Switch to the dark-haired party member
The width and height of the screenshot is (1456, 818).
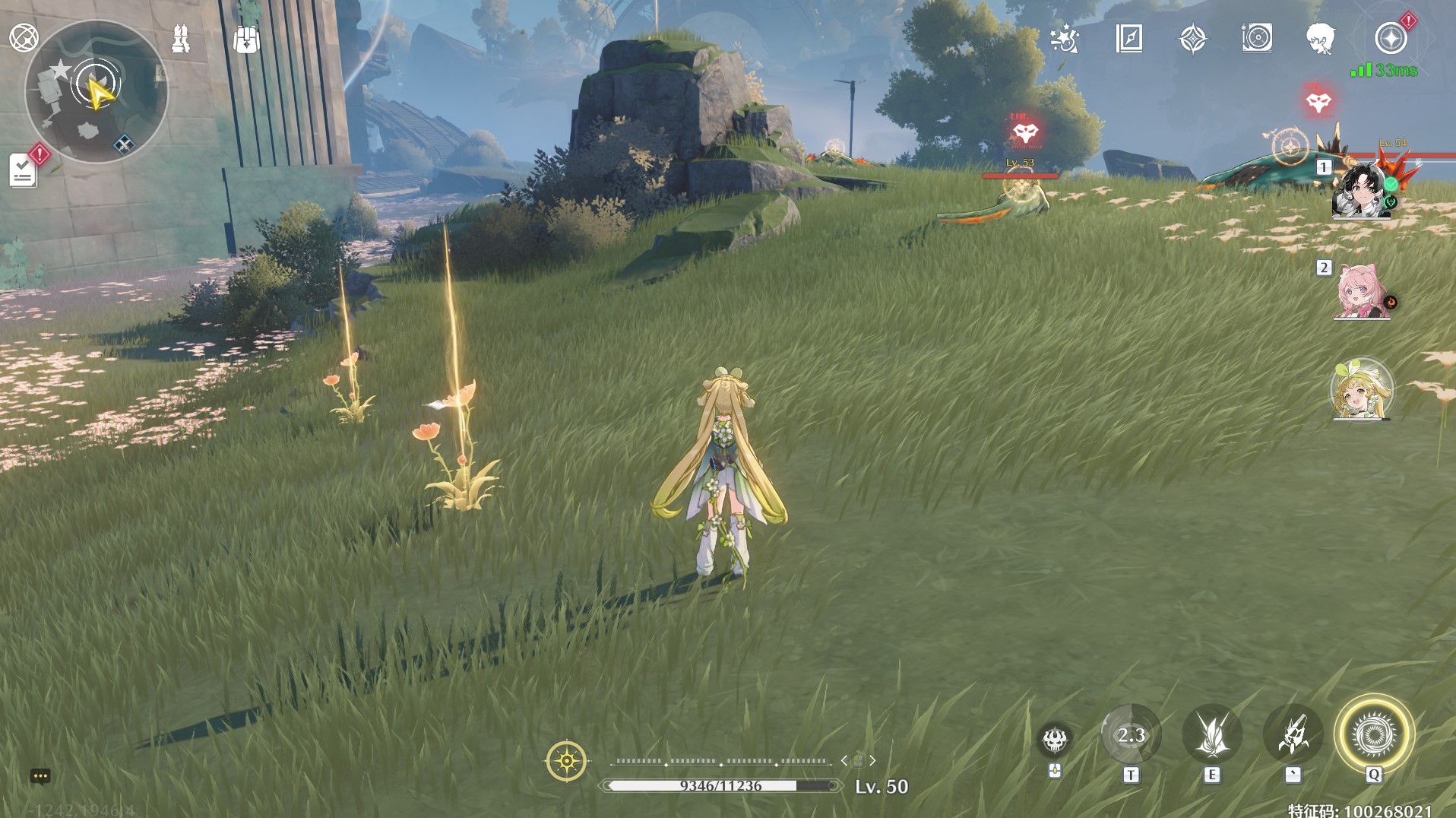1361,190
